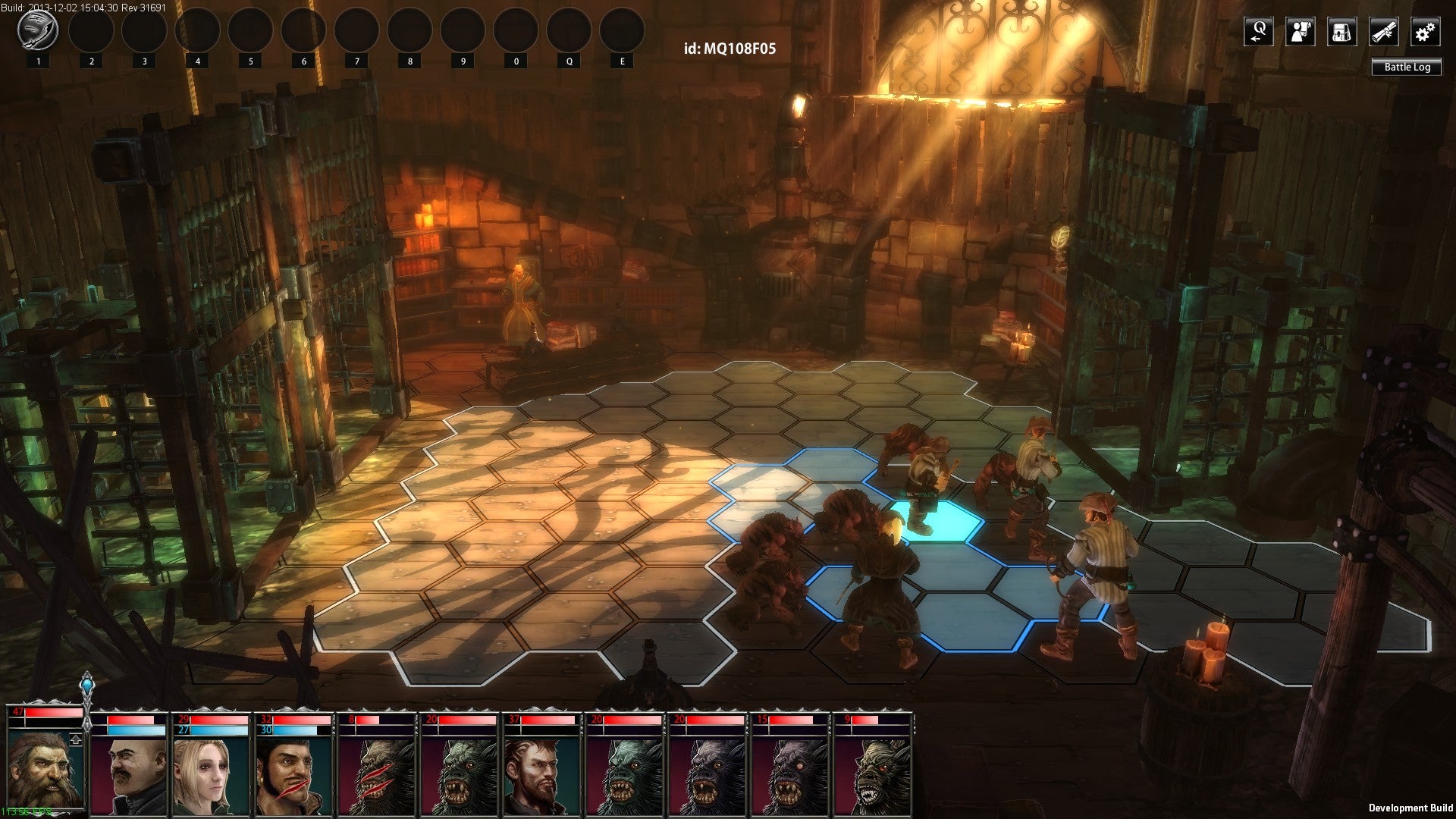The height and width of the screenshot is (819, 1456).
Task: Activate the sword attack skill in slot 1
Action: coord(38,31)
